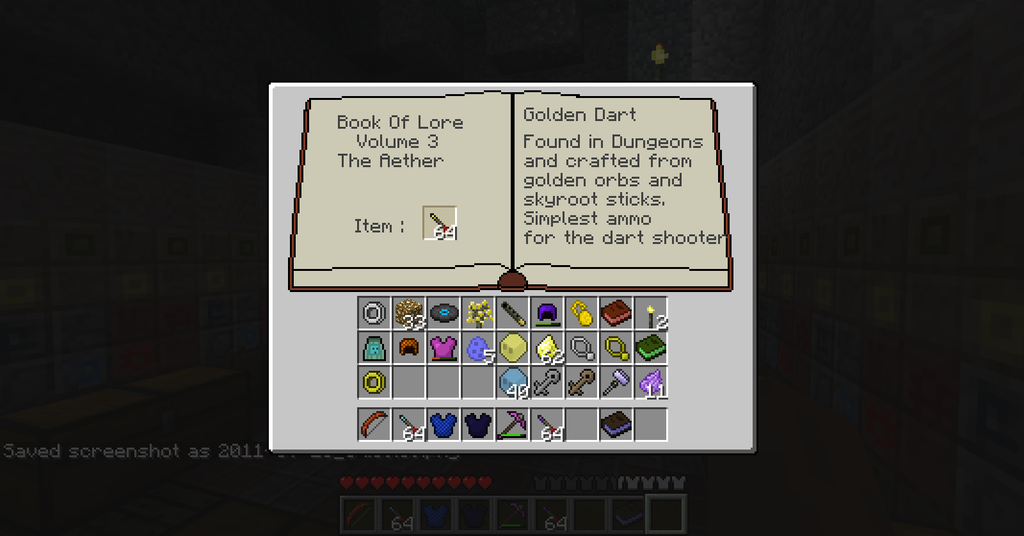Pick up the brown dungeon key
Viewport: 1024px width, 536px height.
582,382
